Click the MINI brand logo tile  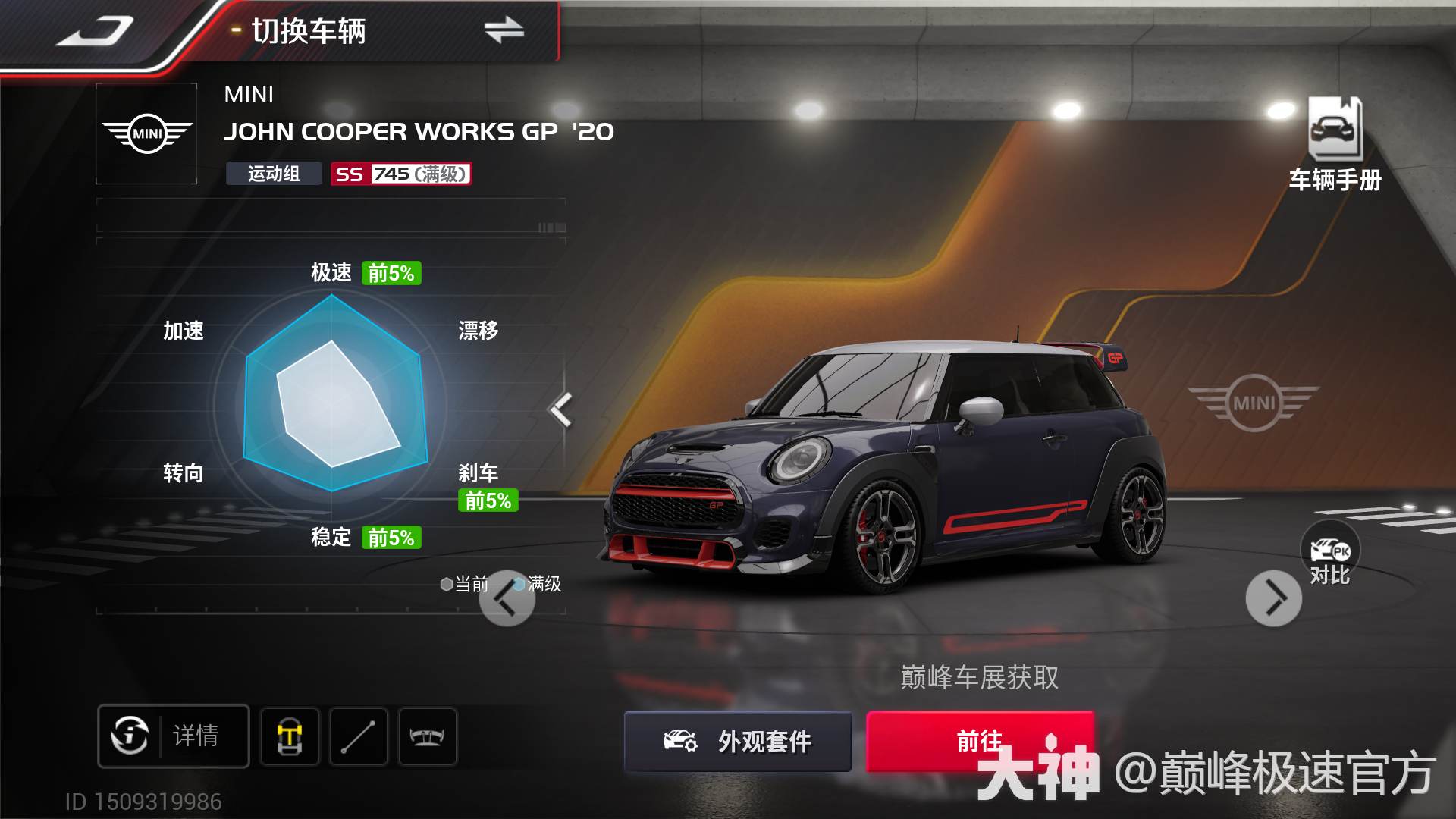tap(147, 133)
